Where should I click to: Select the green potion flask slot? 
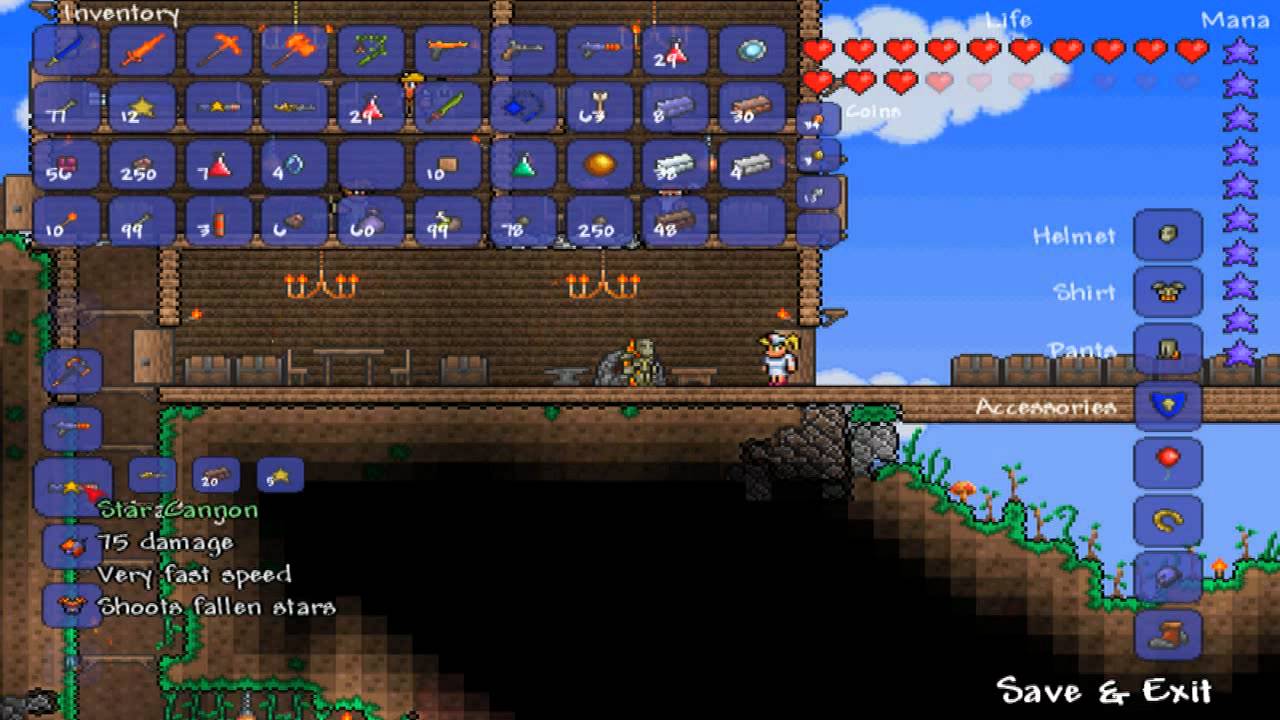point(524,165)
